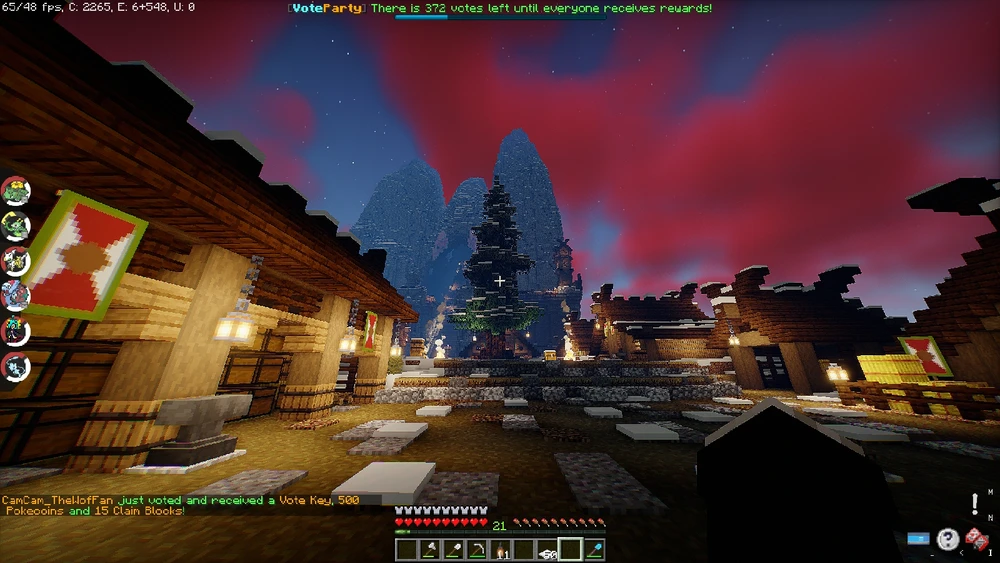Viewport: 1000px width, 563px height.
Task: Open the blue trainer card icon
Action: click(x=918, y=539)
